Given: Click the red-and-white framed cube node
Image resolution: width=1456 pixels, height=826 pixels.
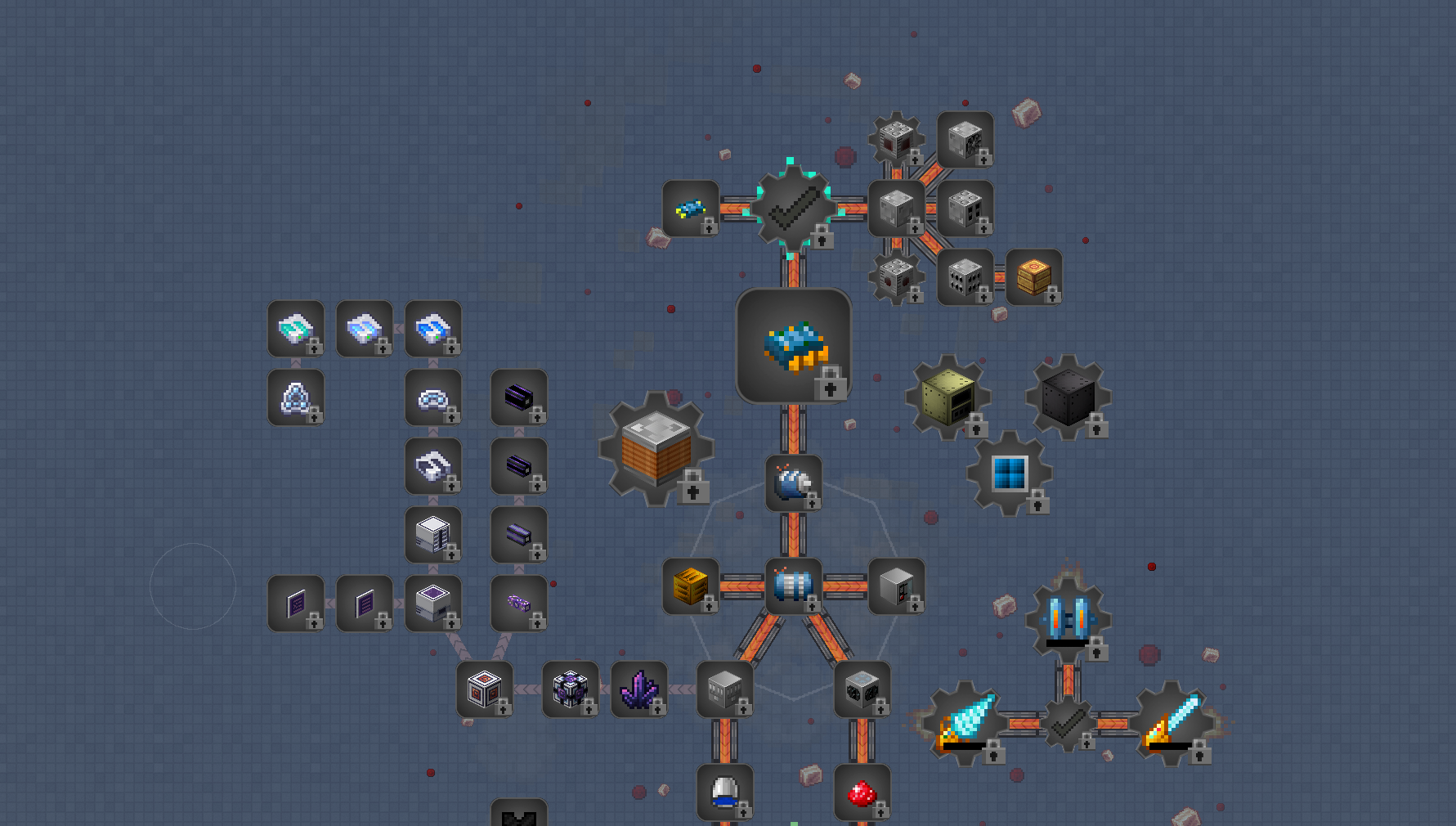Looking at the screenshot, I should (x=485, y=689).
